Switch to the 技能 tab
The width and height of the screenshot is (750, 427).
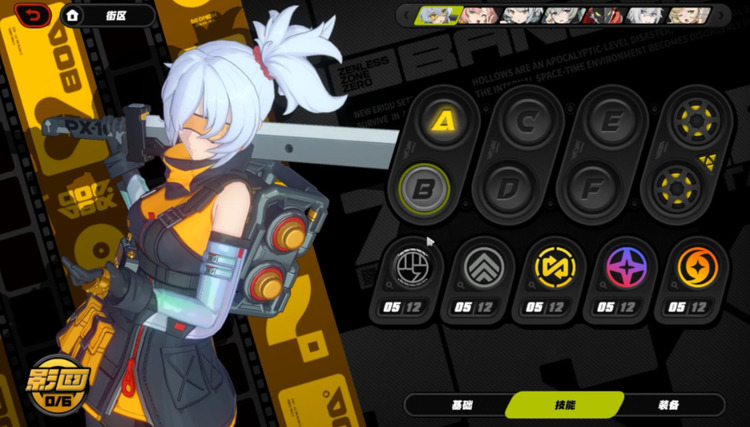tap(565, 404)
